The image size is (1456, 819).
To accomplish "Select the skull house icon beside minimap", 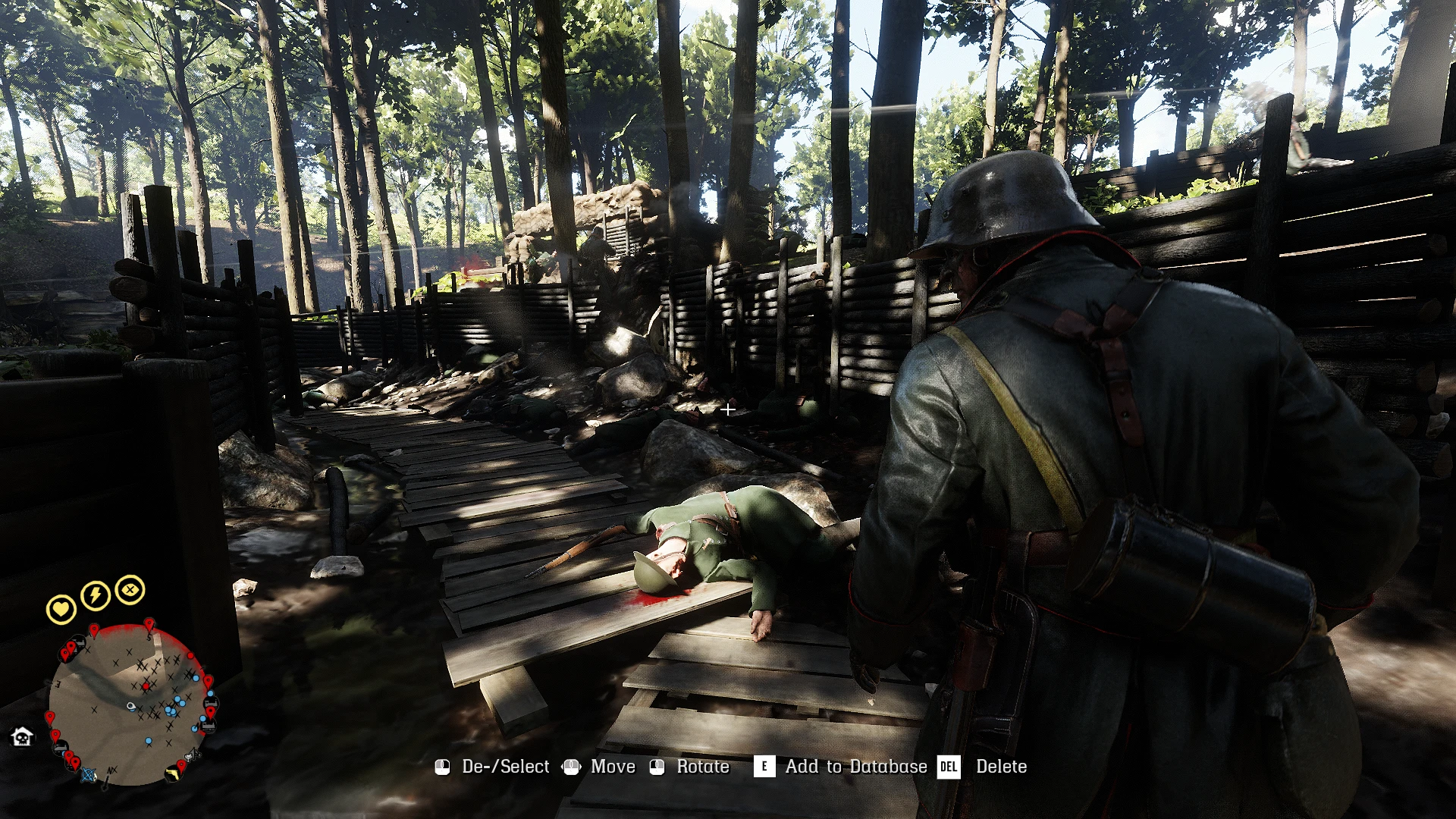I will (x=22, y=736).
